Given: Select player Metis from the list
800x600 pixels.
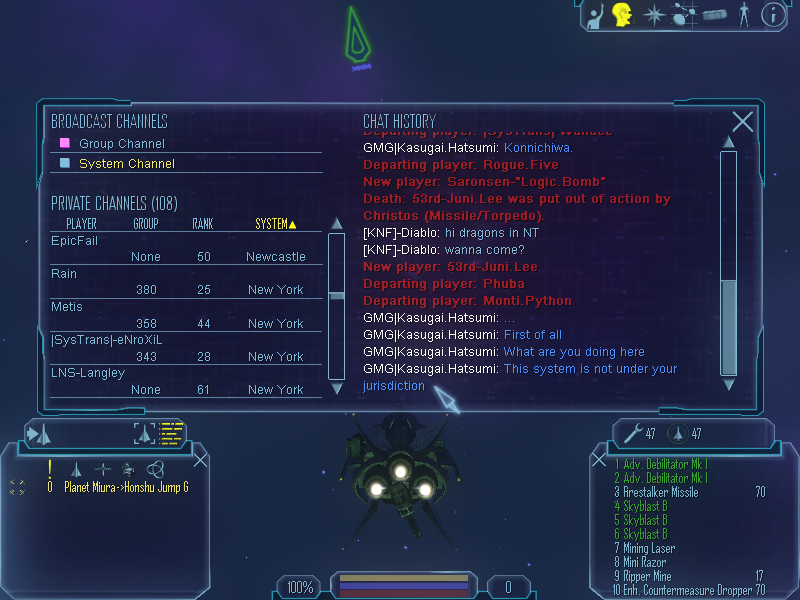Looking at the screenshot, I should point(67,307).
